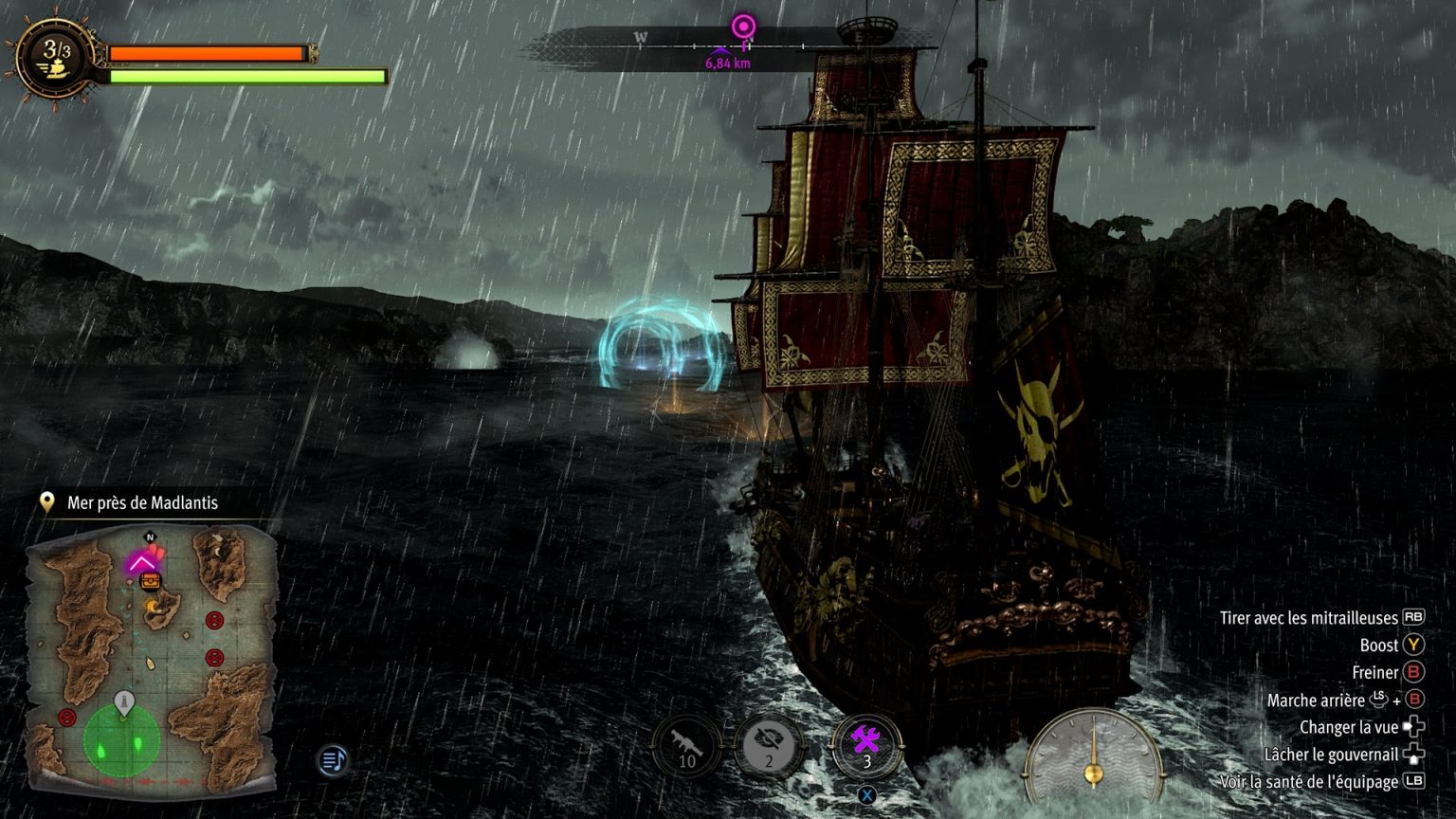
Task: Open the blue music note notification icon
Action: coord(332,761)
